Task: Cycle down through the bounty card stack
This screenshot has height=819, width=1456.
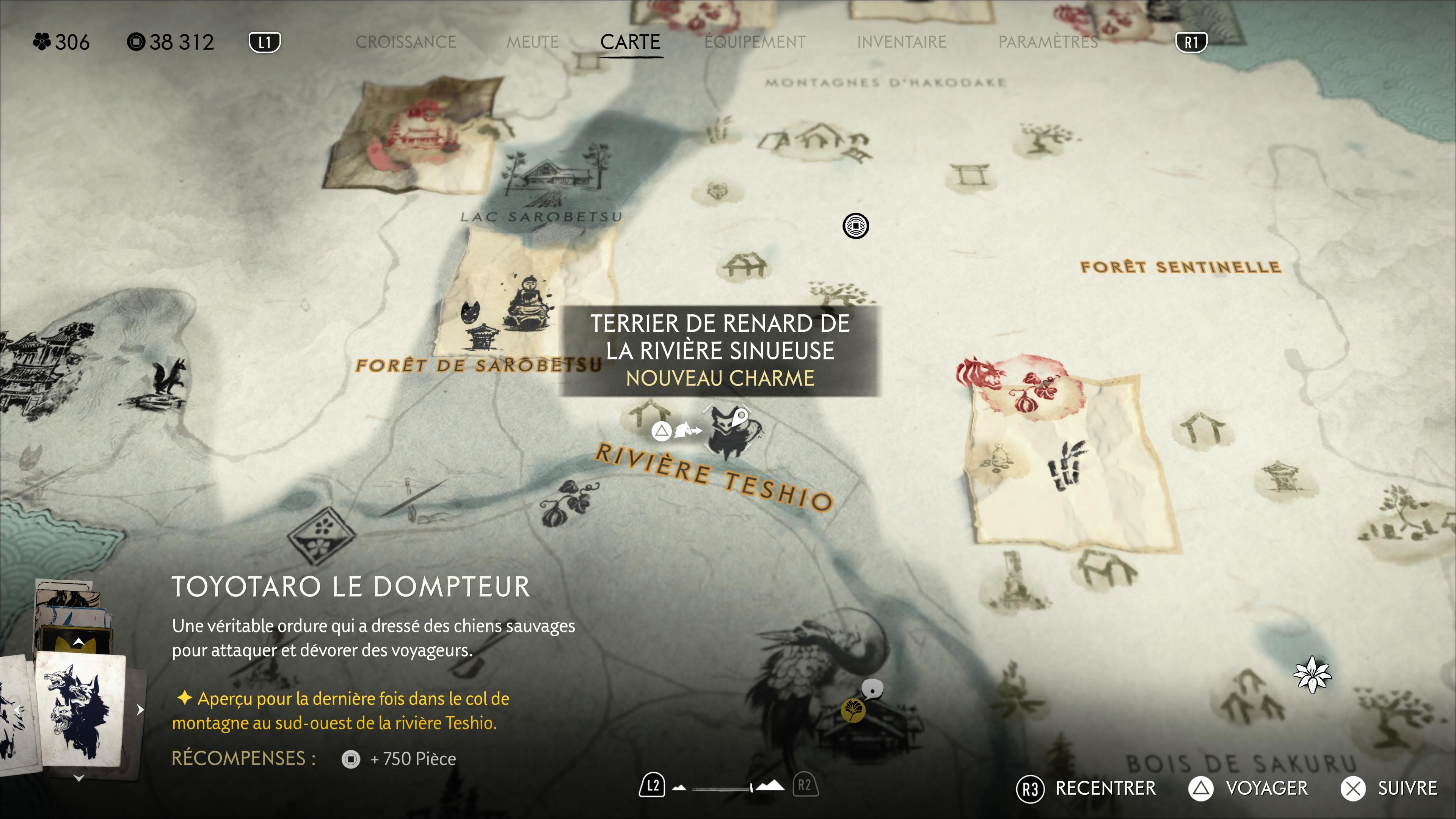Action: point(79,779)
